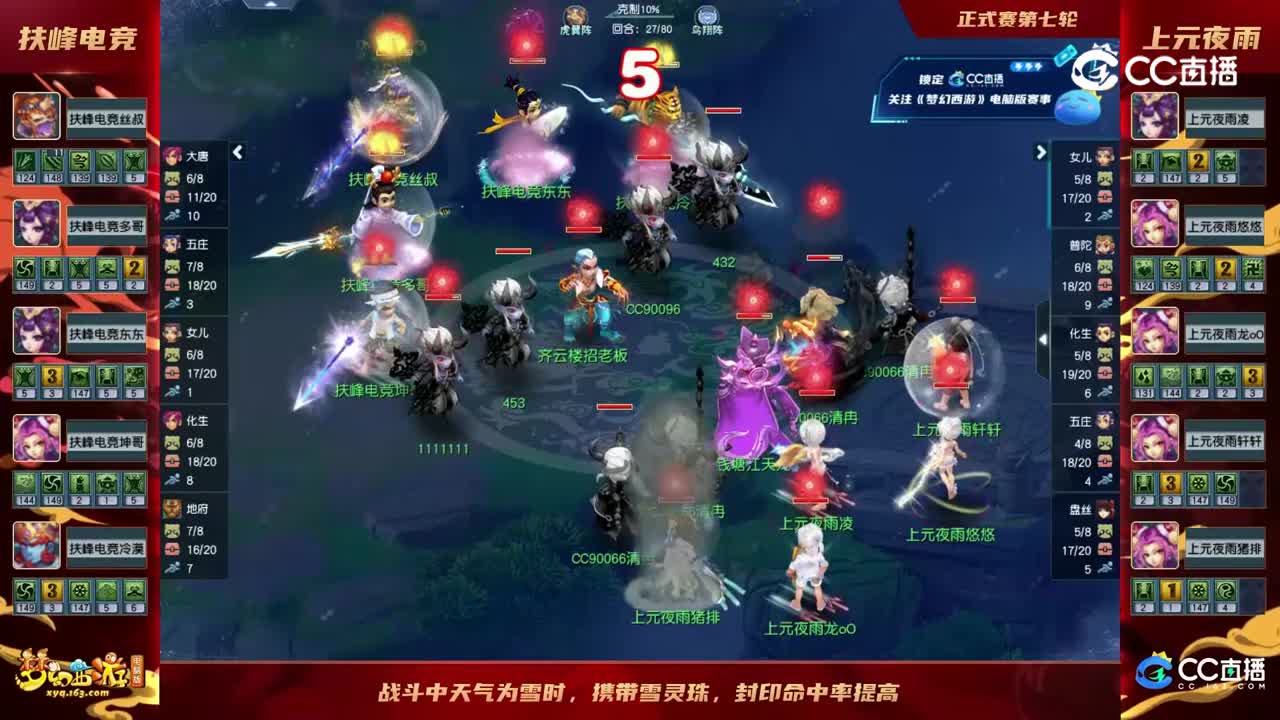Collapse the left team panel with its arrow
The width and height of the screenshot is (1280, 720).
[238, 152]
